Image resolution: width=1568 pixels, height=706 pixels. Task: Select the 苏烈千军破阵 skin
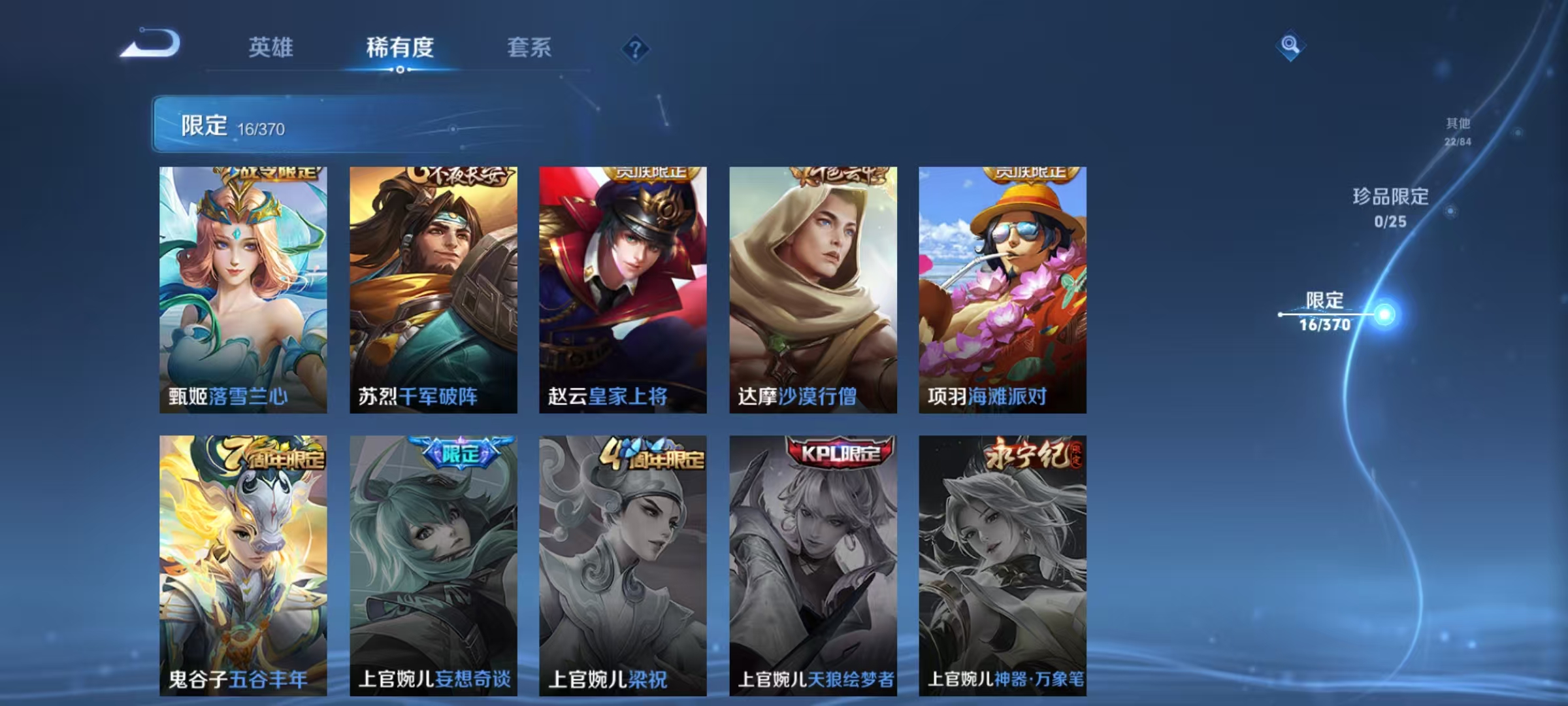pyautogui.click(x=433, y=288)
